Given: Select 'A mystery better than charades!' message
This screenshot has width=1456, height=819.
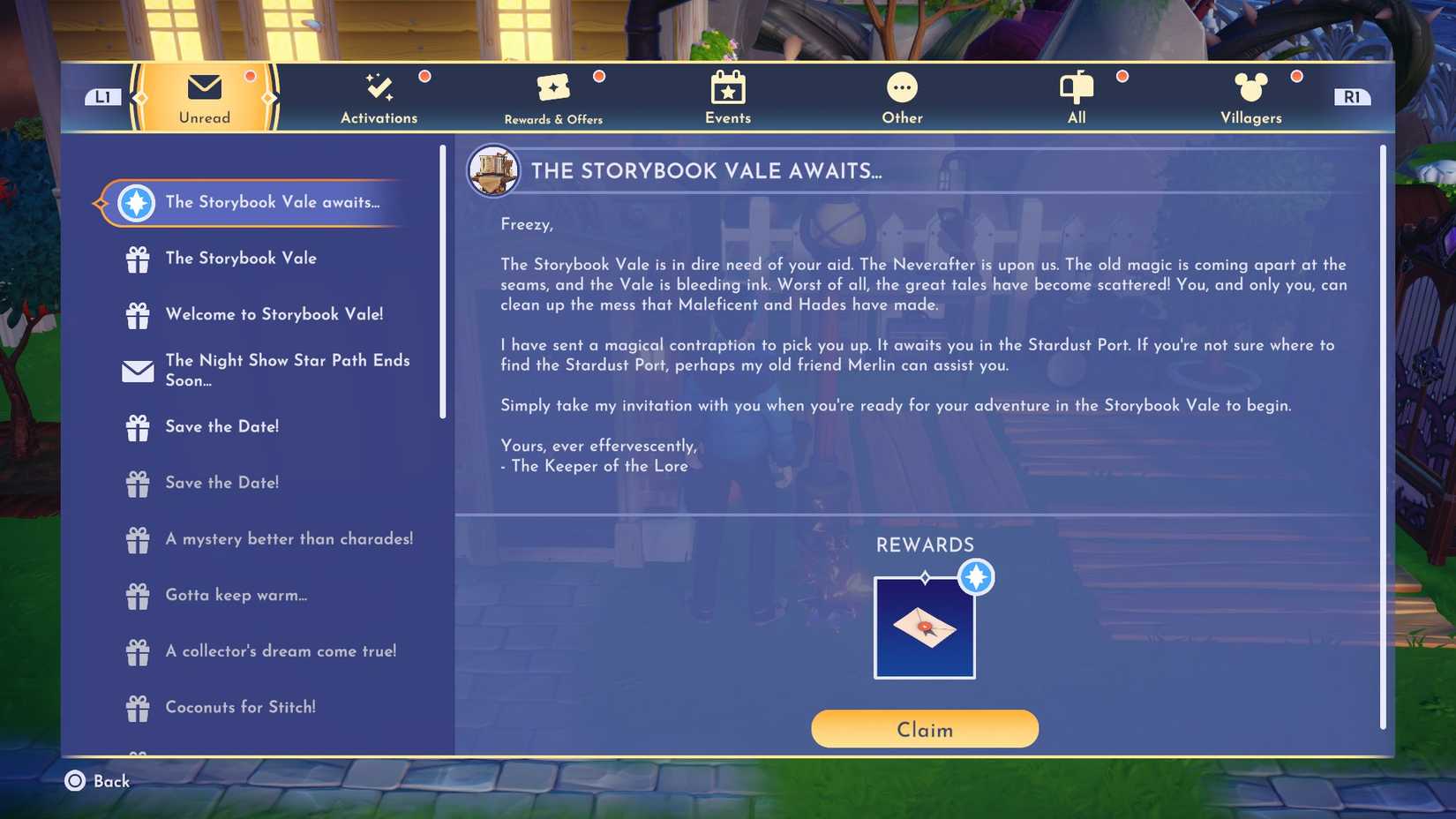Looking at the screenshot, I should point(289,538).
